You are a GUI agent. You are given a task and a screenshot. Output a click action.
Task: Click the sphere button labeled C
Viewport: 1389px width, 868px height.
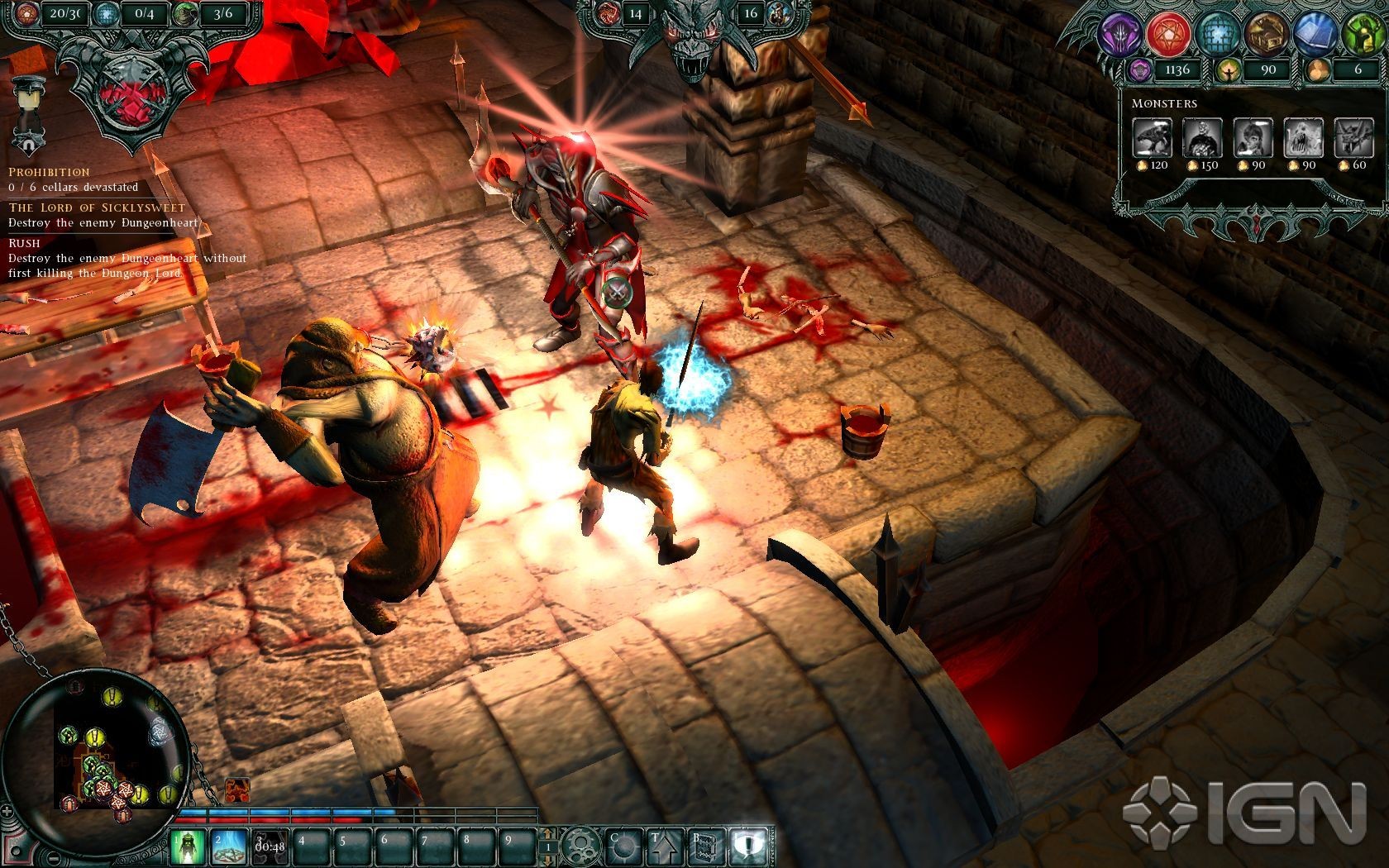(623, 847)
